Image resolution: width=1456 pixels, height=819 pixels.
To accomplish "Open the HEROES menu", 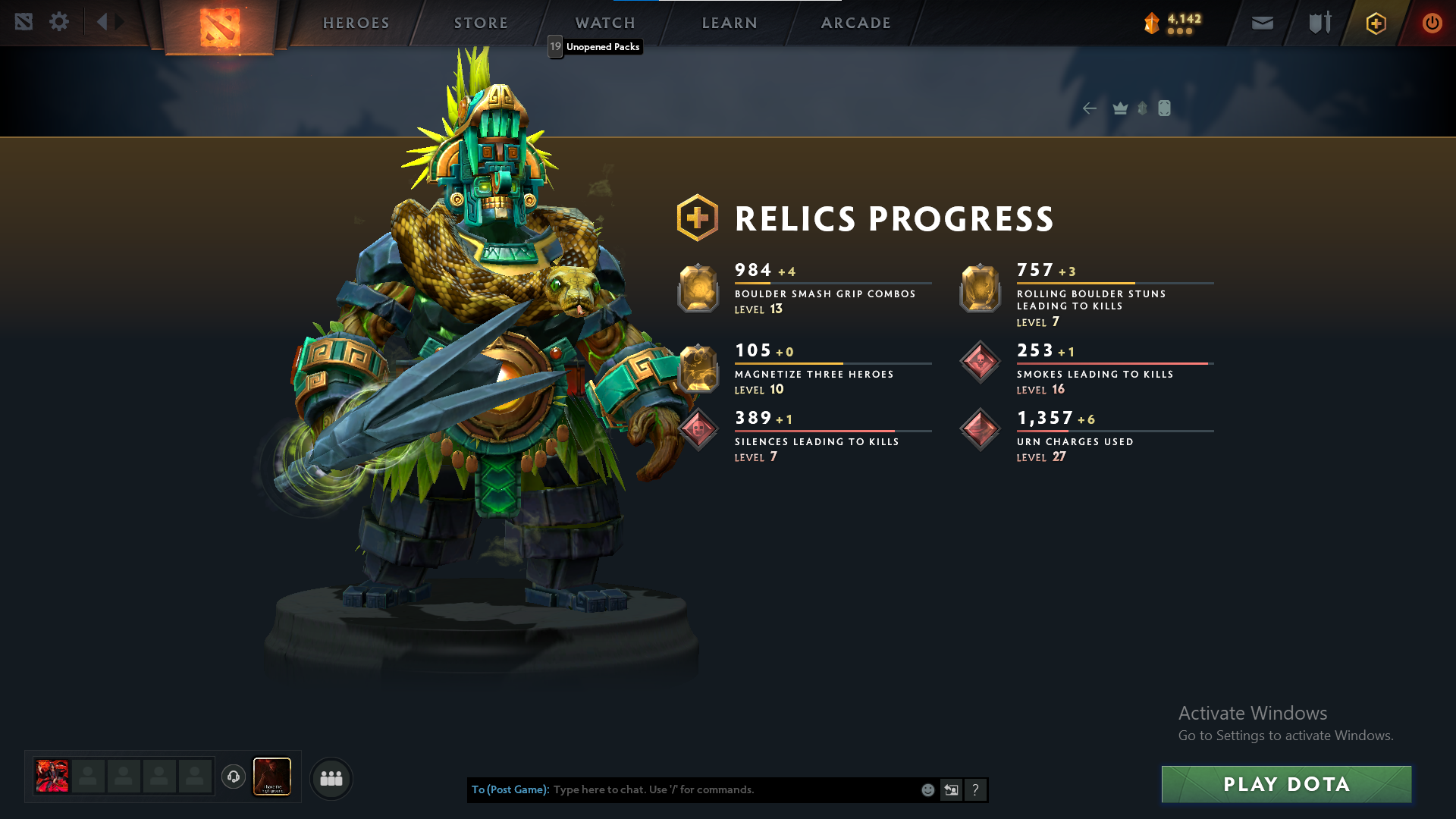I will tap(356, 23).
